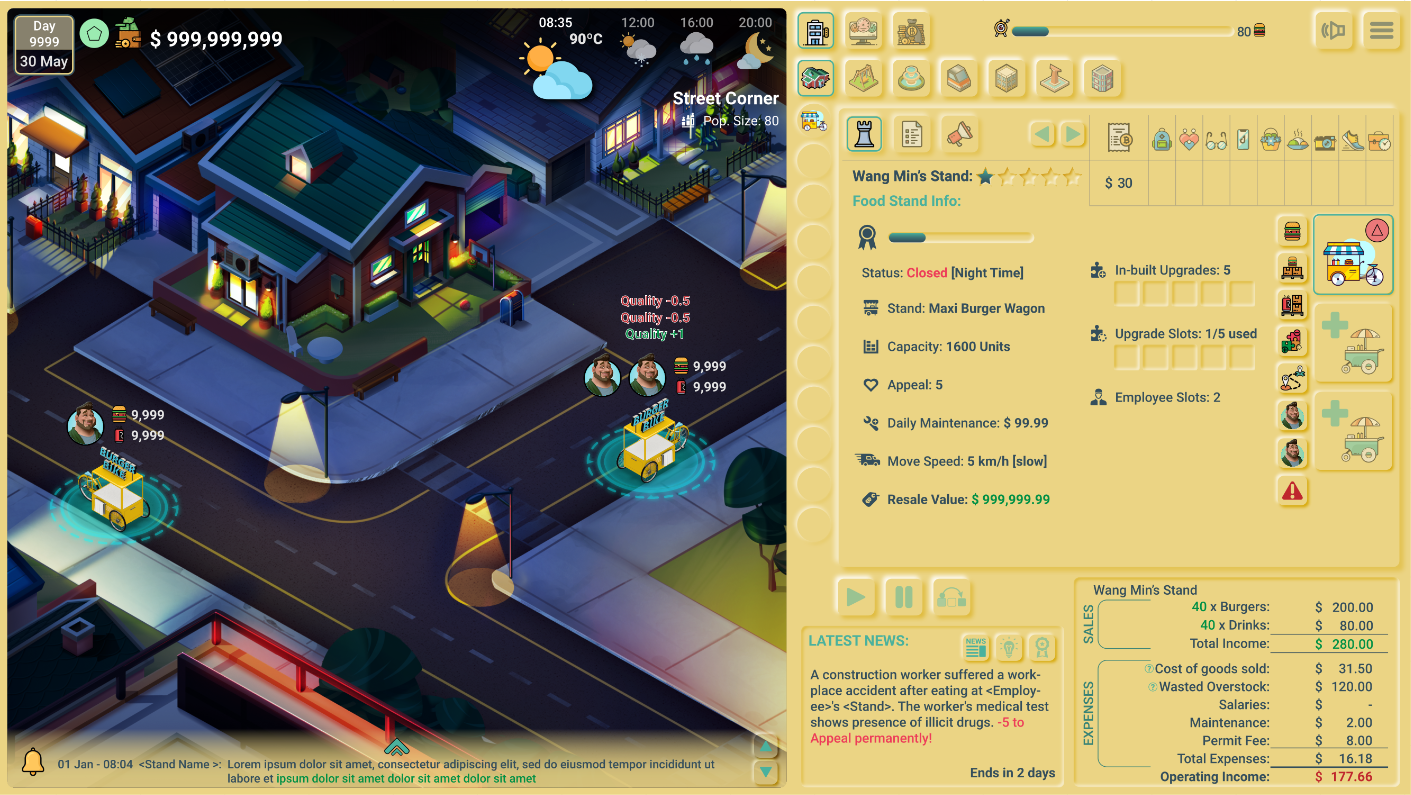Pause the game simulation
This screenshot has width=1411, height=795.
(903, 598)
